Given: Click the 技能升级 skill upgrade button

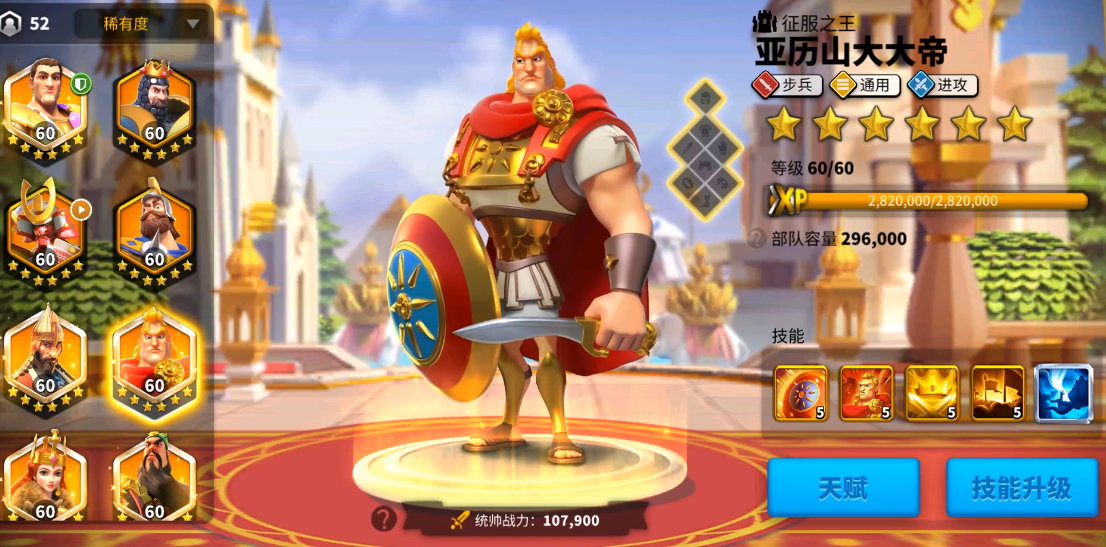Looking at the screenshot, I should [1021, 488].
